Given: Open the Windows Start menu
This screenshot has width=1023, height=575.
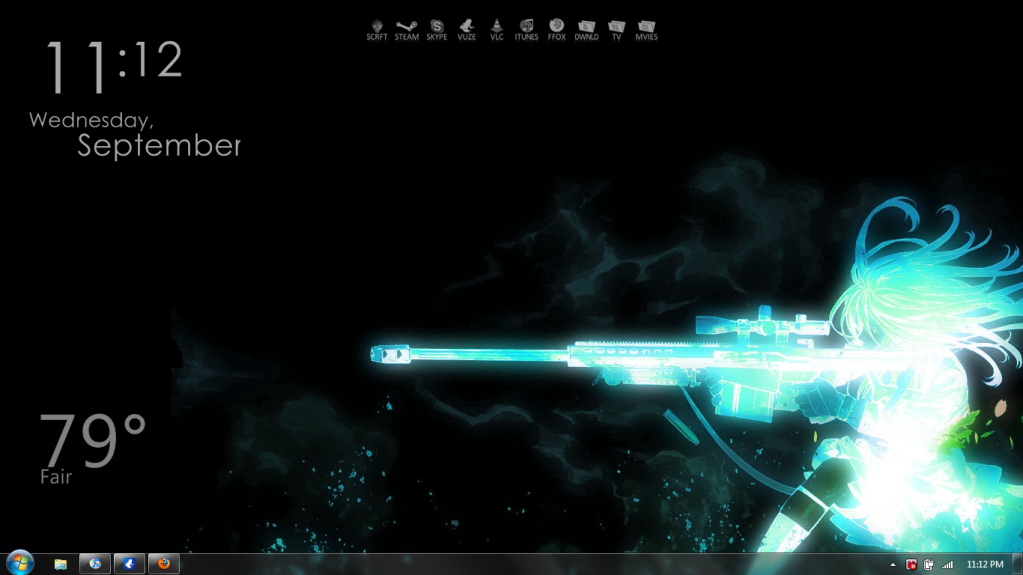Looking at the screenshot, I should coord(19,563).
